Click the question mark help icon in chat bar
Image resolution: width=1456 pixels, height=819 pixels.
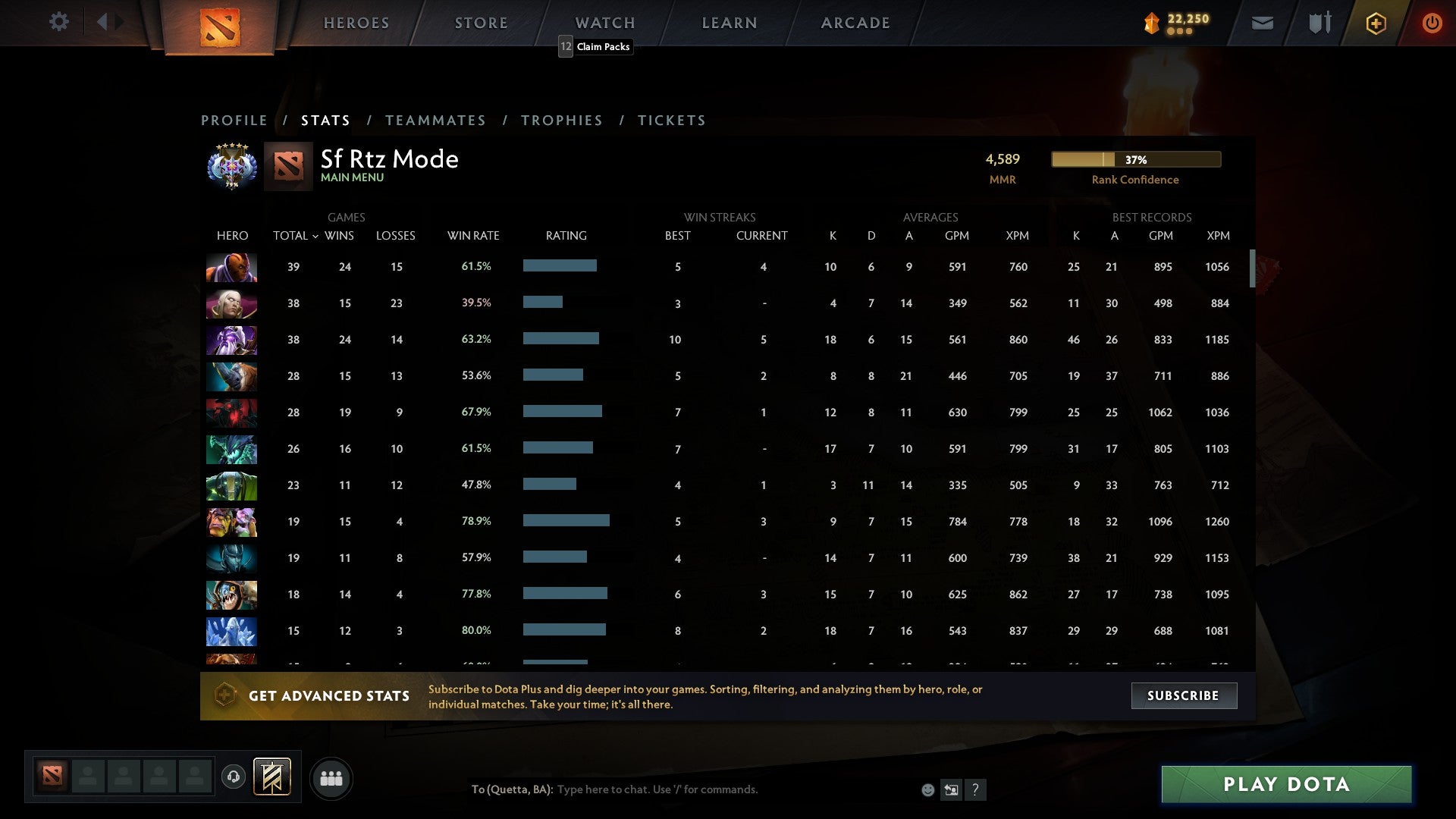(975, 789)
